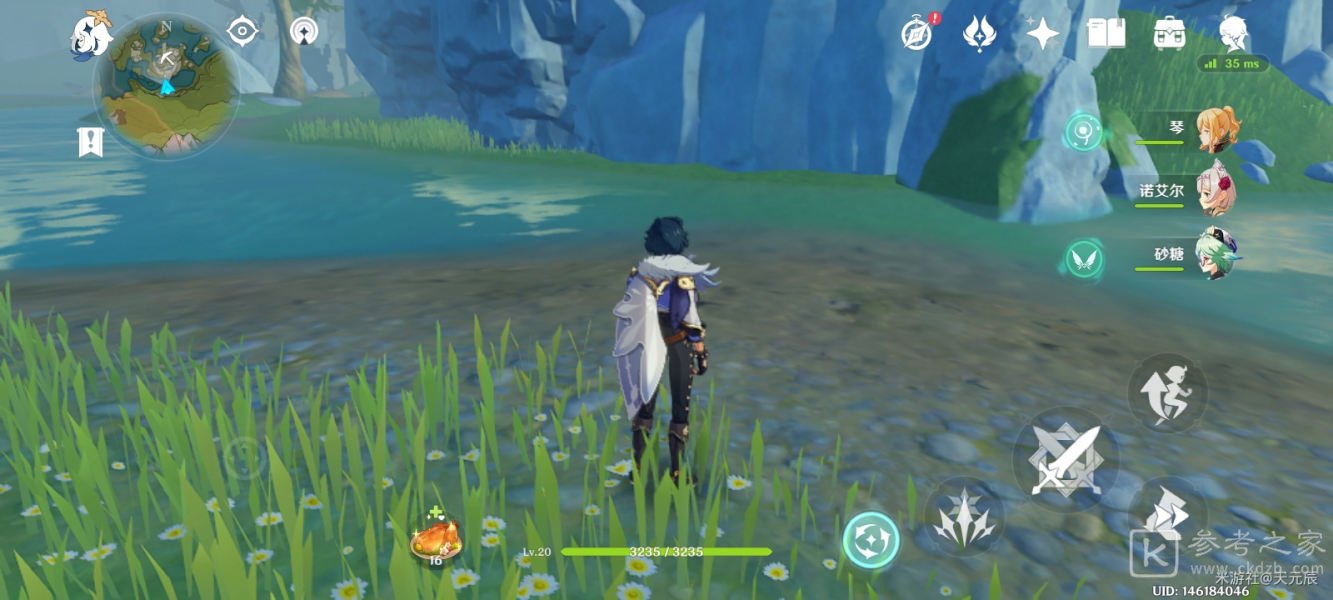The width and height of the screenshot is (1333, 600).
Task: Tap the jump button
Action: 1167,393
